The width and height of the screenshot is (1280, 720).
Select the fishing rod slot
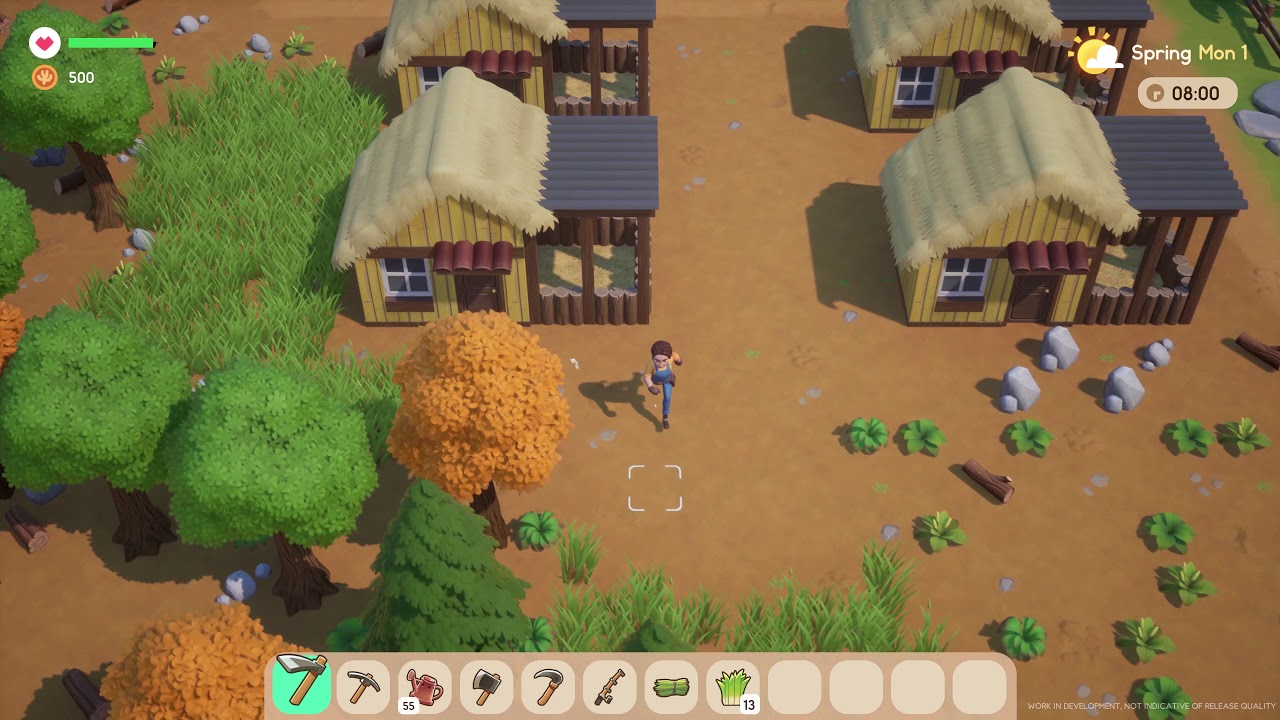(610, 687)
